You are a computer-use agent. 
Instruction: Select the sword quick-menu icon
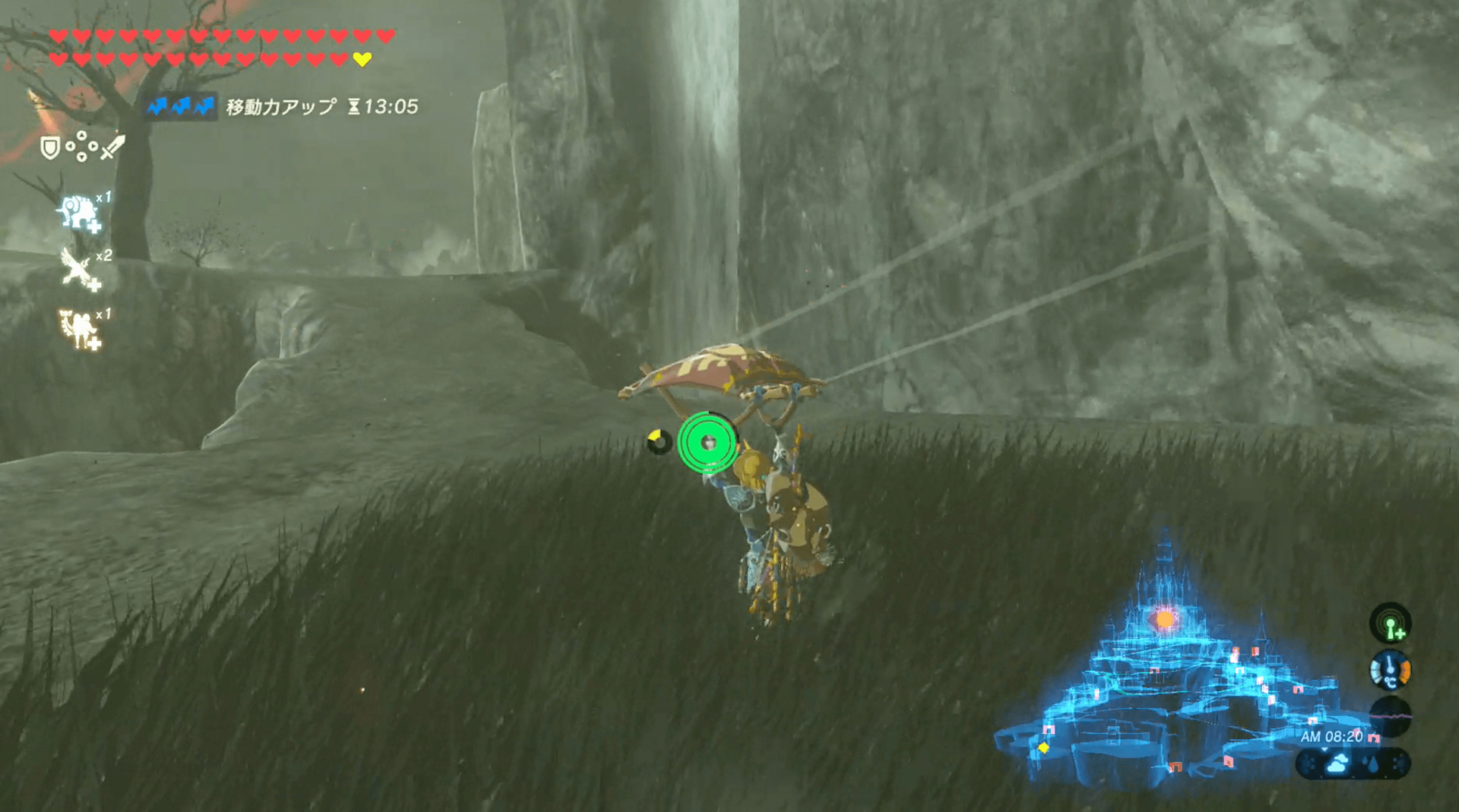pos(111,147)
